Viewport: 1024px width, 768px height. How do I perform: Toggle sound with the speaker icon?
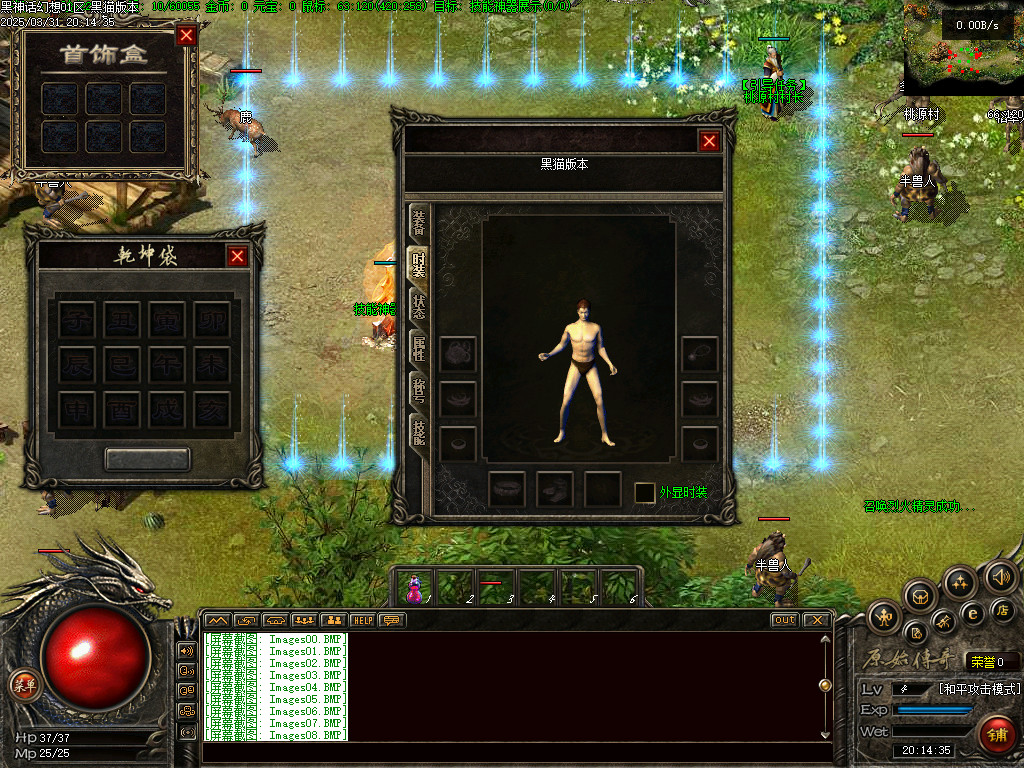[x=1000, y=576]
